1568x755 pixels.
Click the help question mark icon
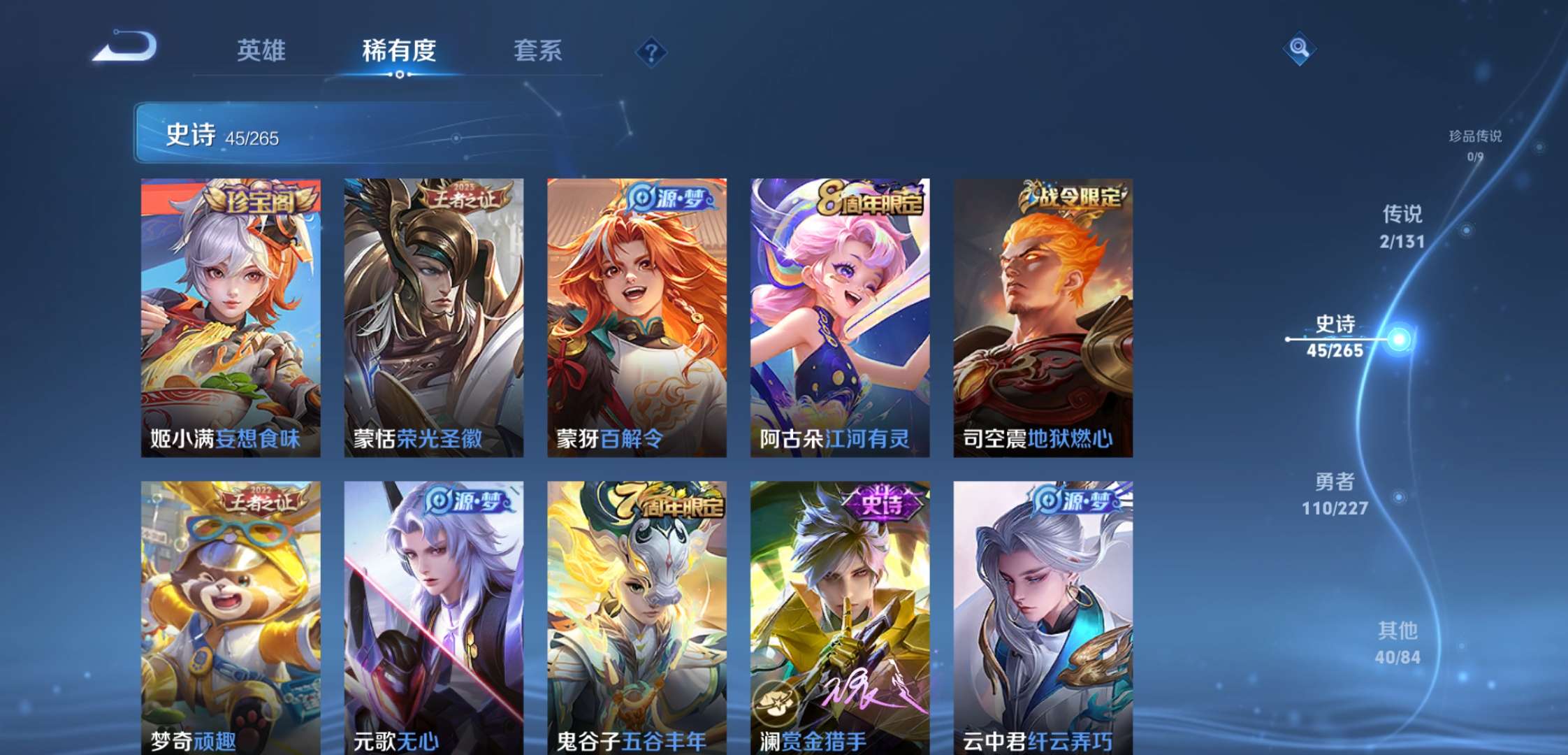tap(650, 50)
